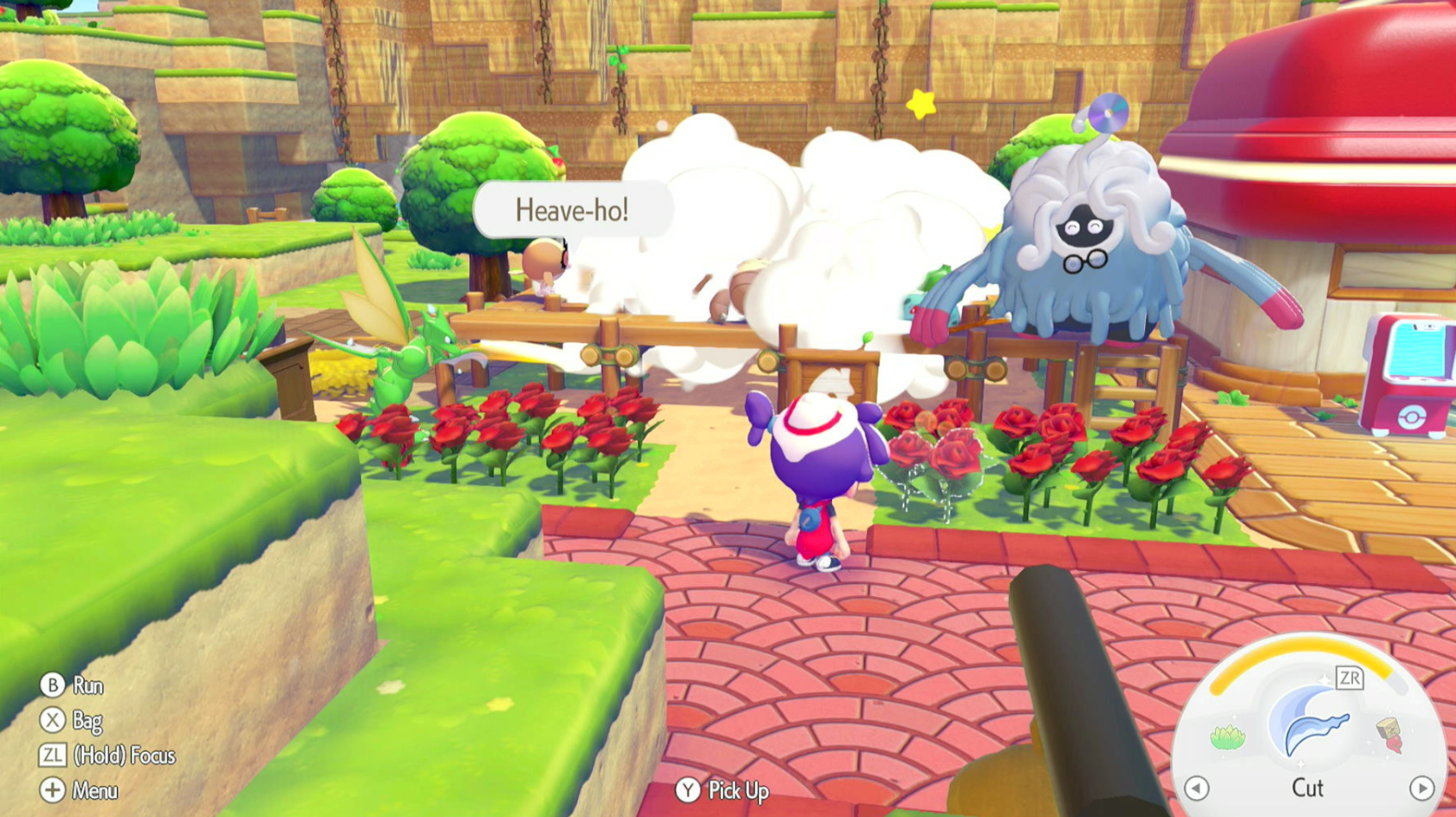Select the green leafy grass move

coord(1227,736)
